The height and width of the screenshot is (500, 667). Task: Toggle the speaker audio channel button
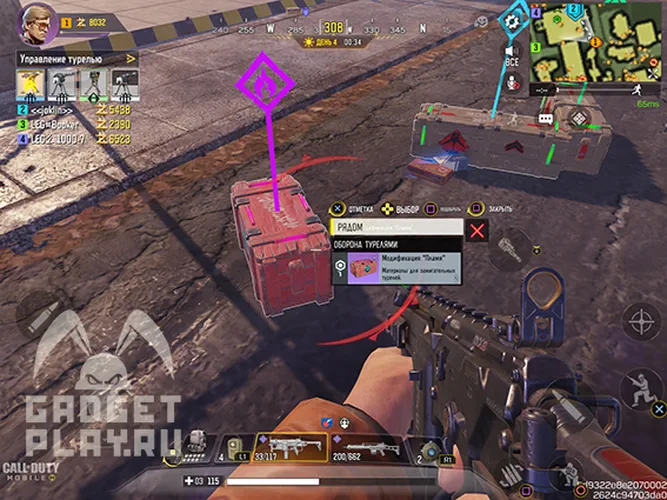coord(512,52)
